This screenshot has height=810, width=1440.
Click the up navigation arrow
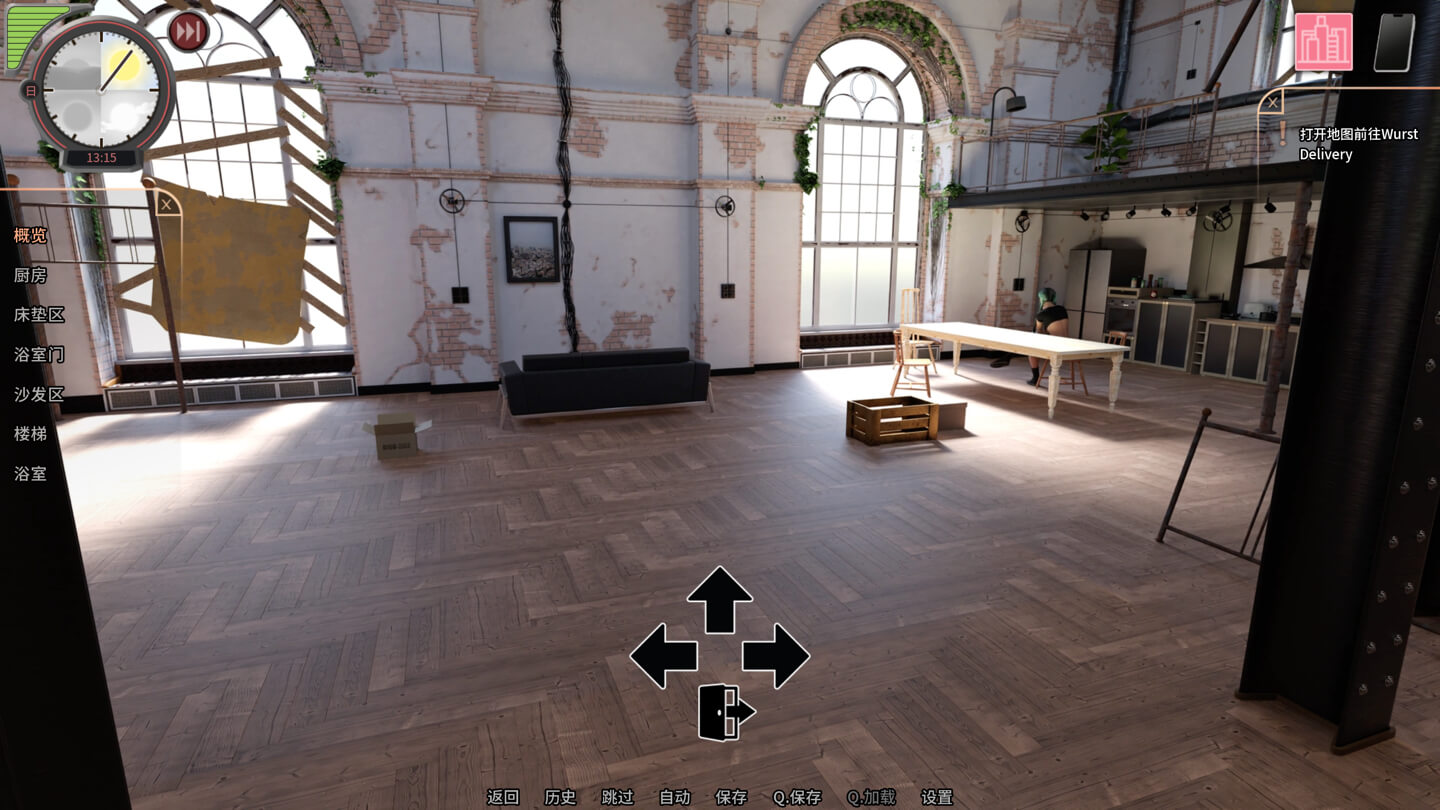[719, 598]
